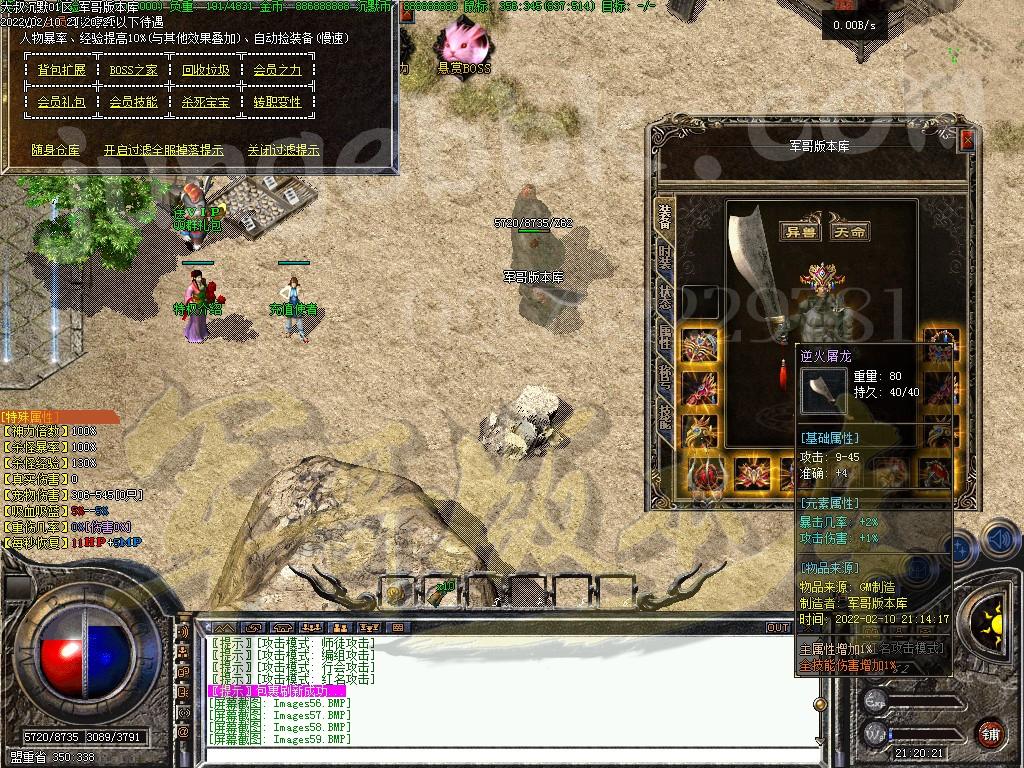Viewport: 1024px width, 768px height.
Task: Choose the 回收垃圾 recycle option
Action: [206, 70]
